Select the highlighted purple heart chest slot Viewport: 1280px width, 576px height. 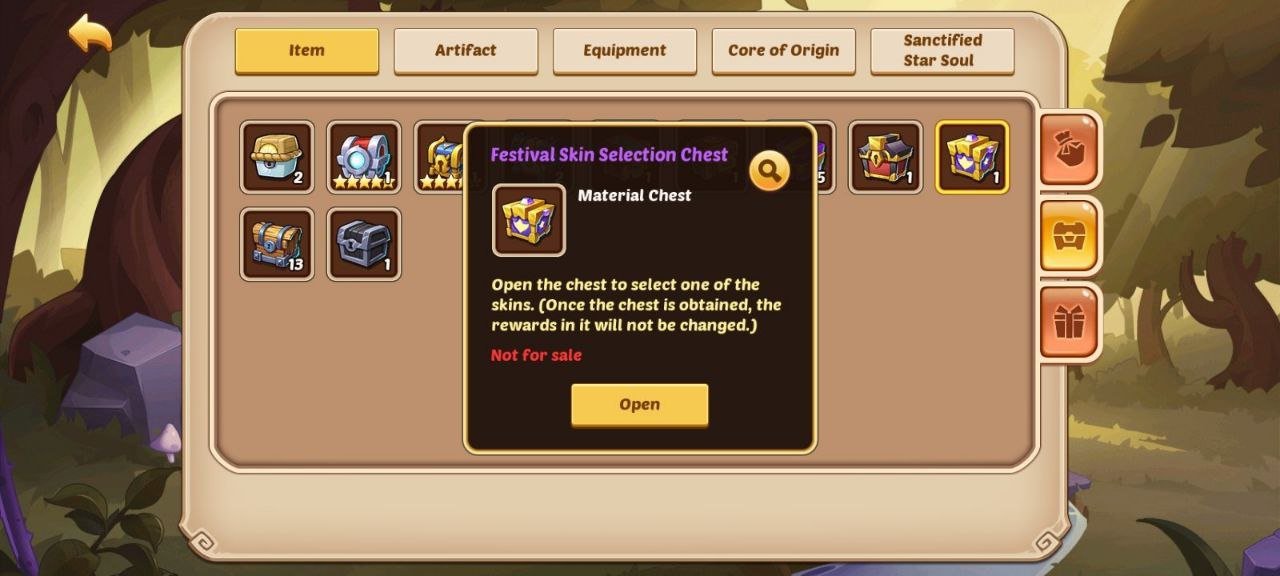(972, 157)
